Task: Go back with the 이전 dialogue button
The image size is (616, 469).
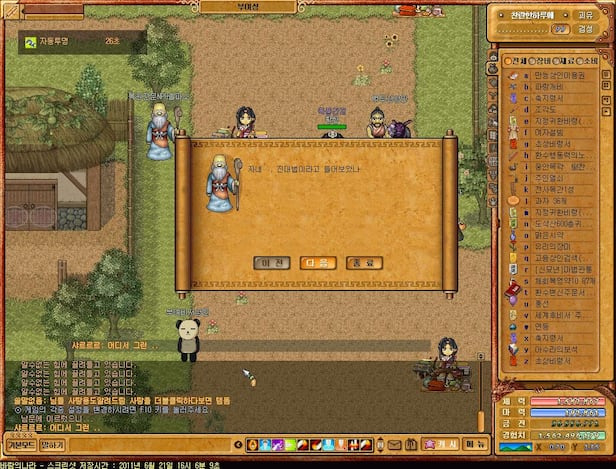Action: coord(270,263)
